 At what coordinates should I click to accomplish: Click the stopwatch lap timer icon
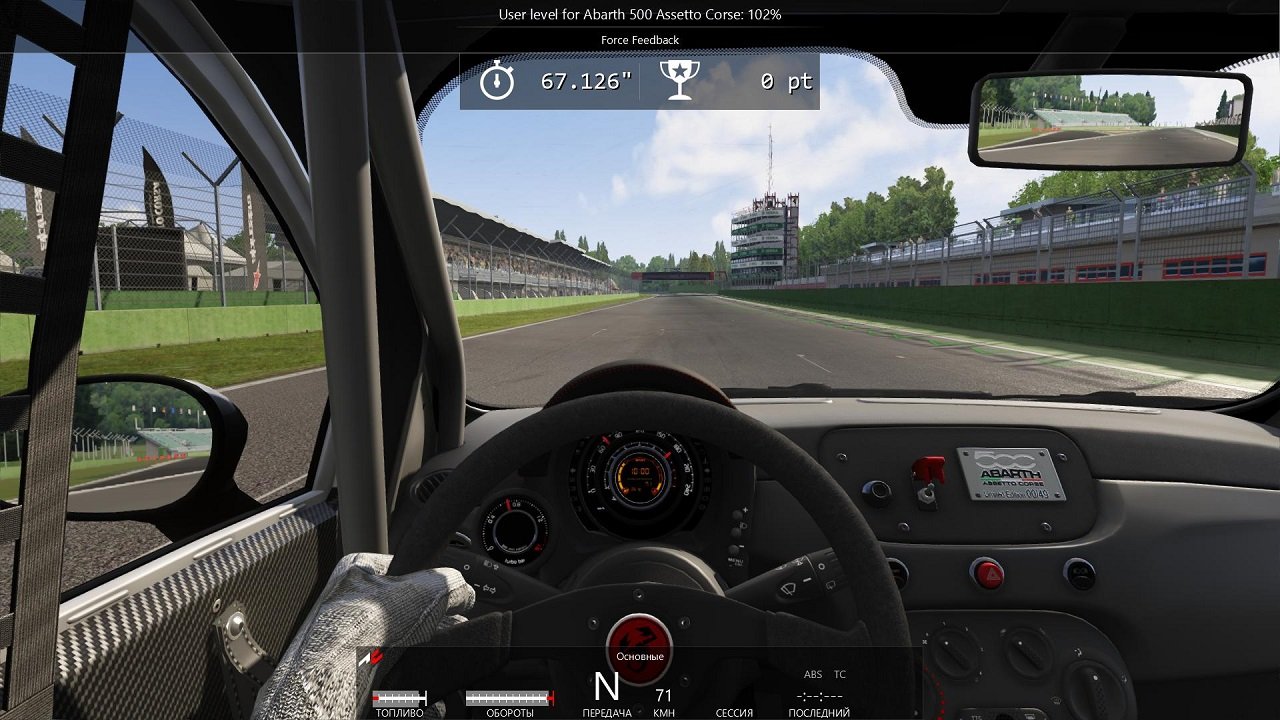coord(497,78)
